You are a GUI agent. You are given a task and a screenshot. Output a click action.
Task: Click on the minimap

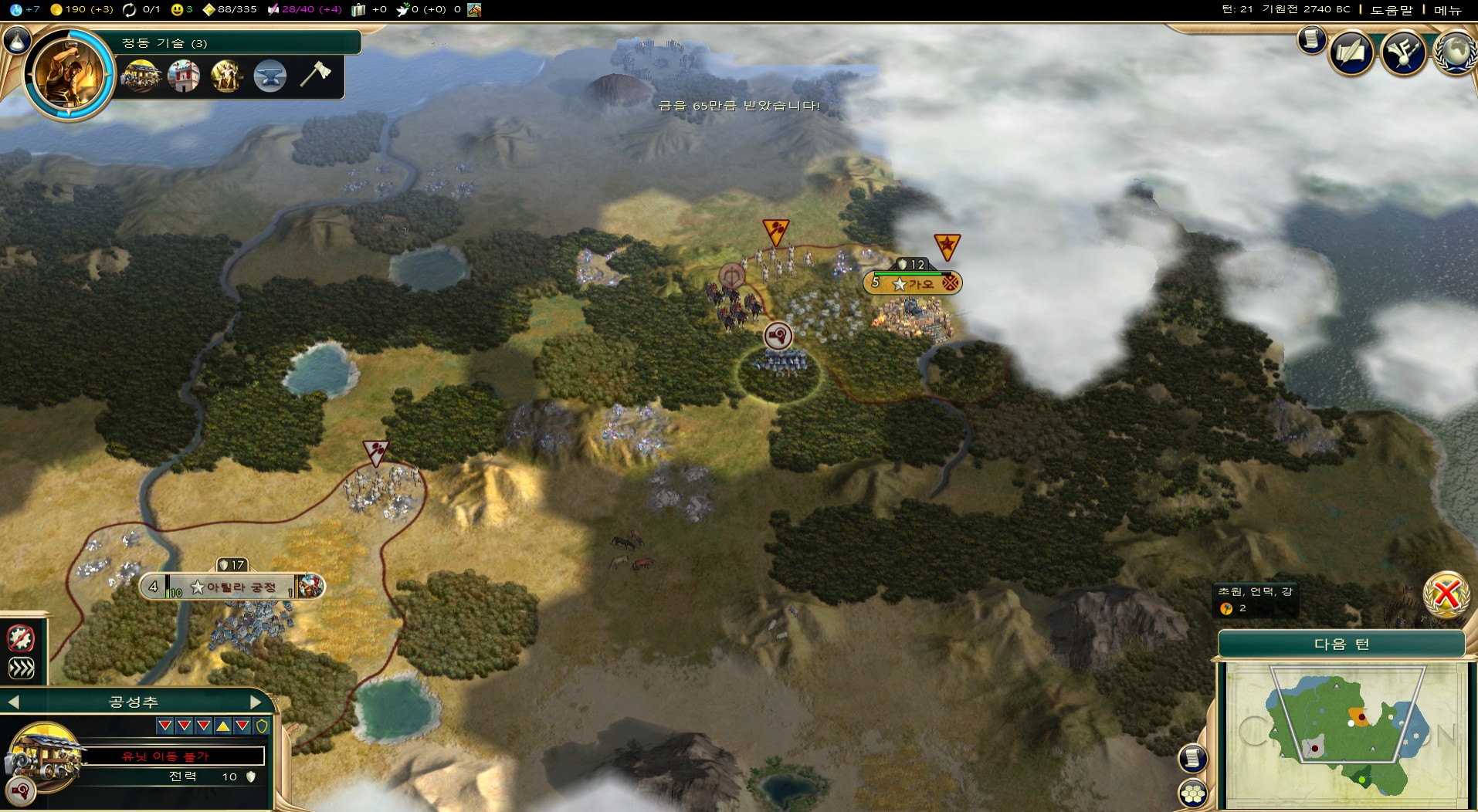(1344, 735)
